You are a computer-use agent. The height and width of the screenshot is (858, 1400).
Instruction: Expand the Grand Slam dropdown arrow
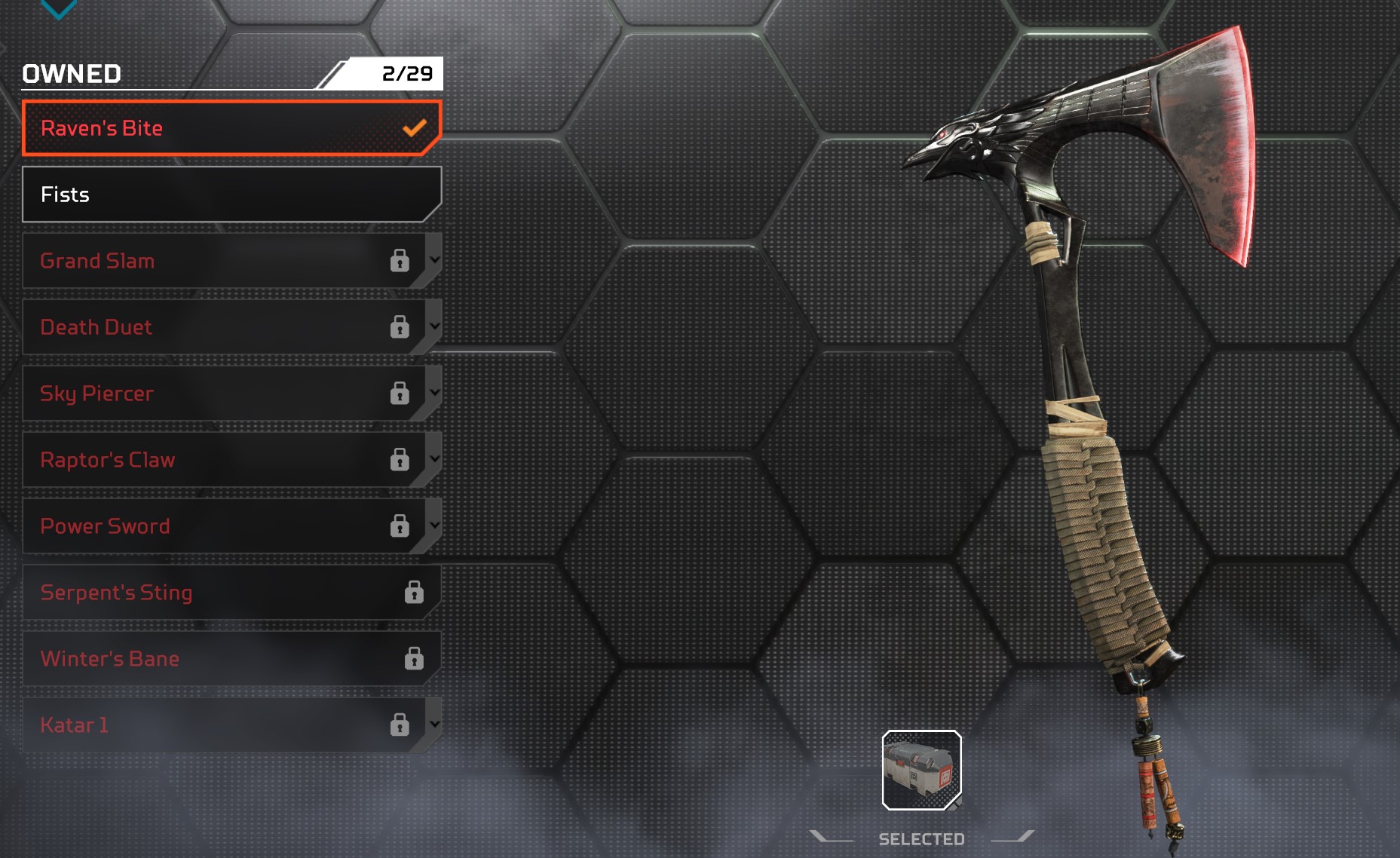434,259
